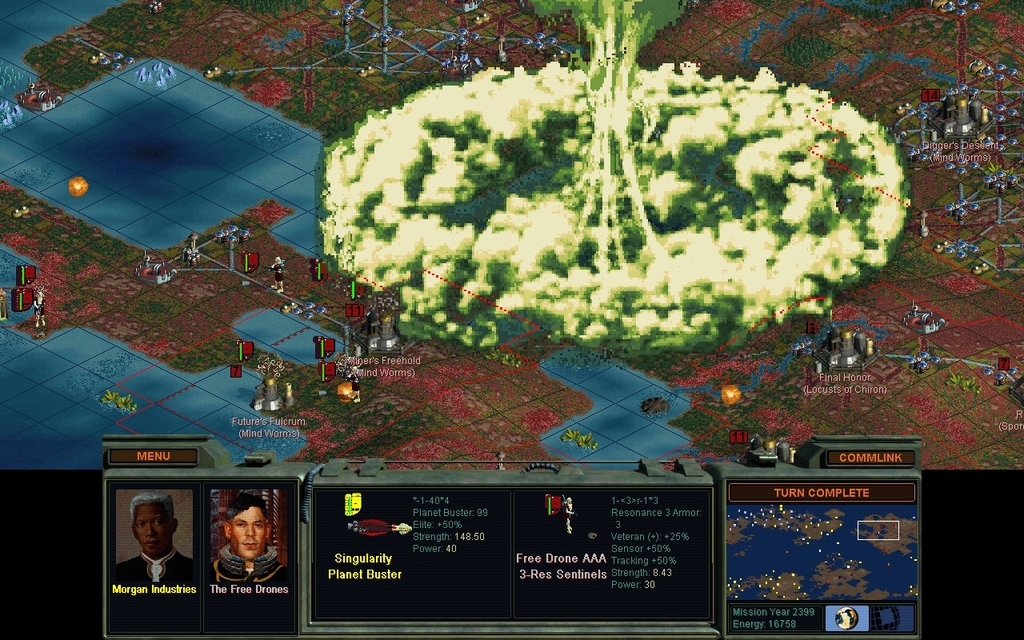Select the Free Drone AAA 3-Res Sentinels unit

point(561,515)
